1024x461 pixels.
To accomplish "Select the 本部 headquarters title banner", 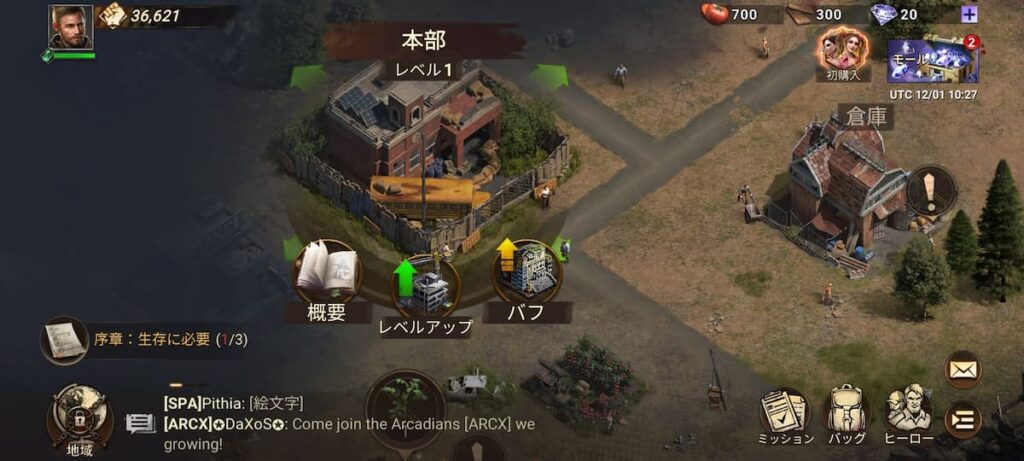I will point(424,41).
